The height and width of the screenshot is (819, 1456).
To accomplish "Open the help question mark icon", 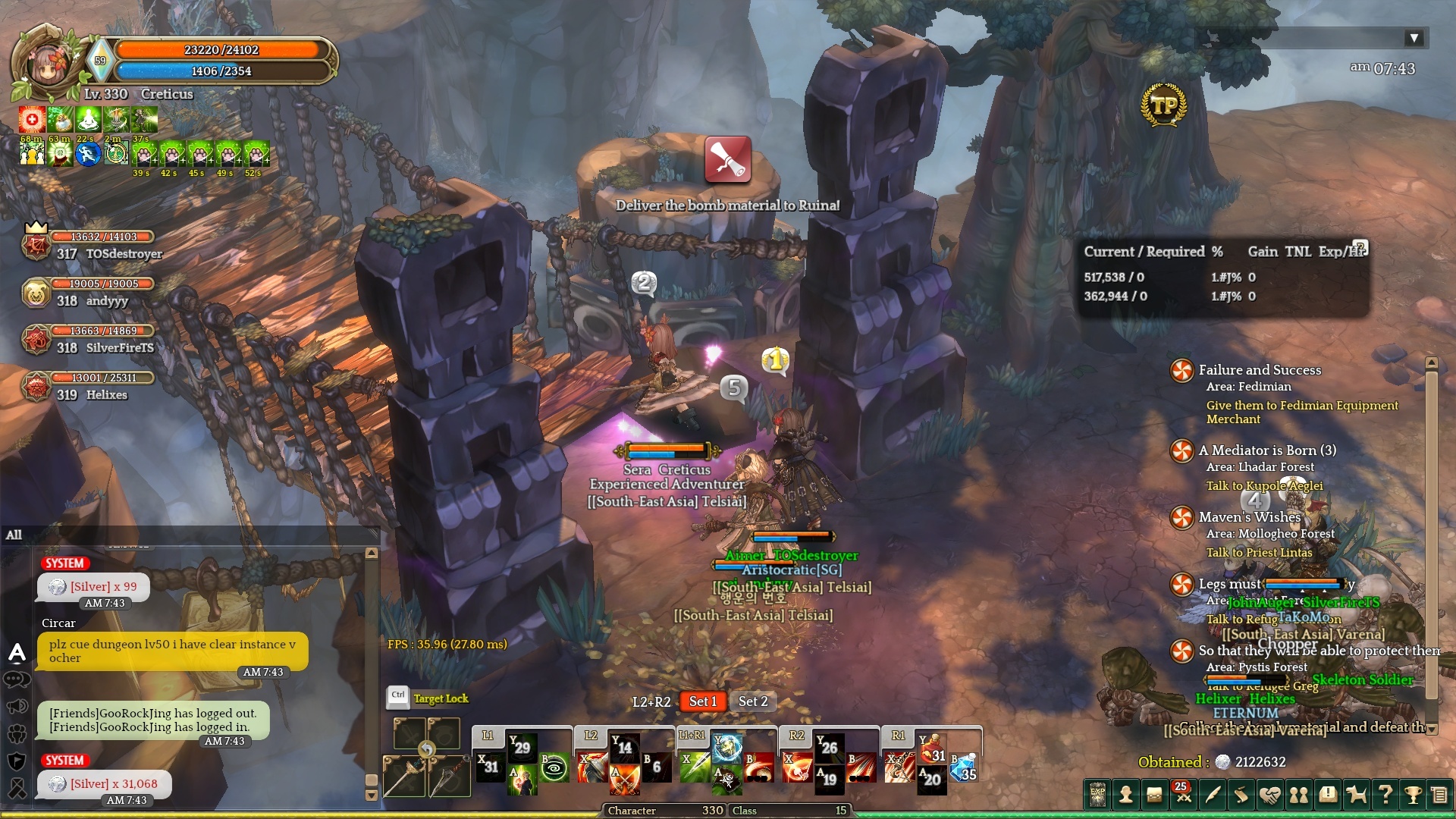I will click(x=1385, y=795).
